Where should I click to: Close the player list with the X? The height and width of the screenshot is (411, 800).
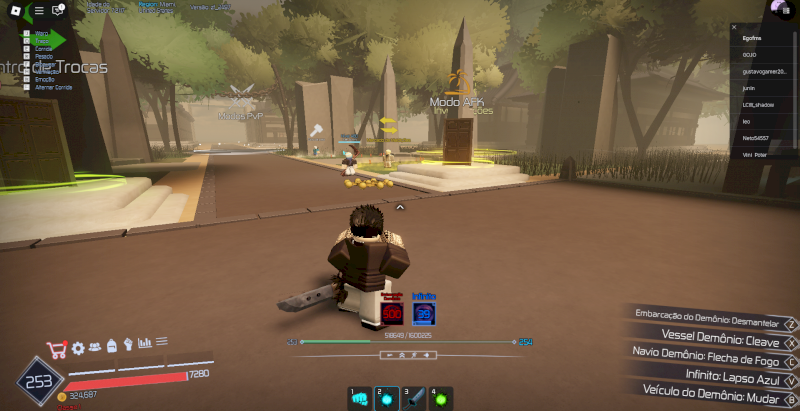733,27
